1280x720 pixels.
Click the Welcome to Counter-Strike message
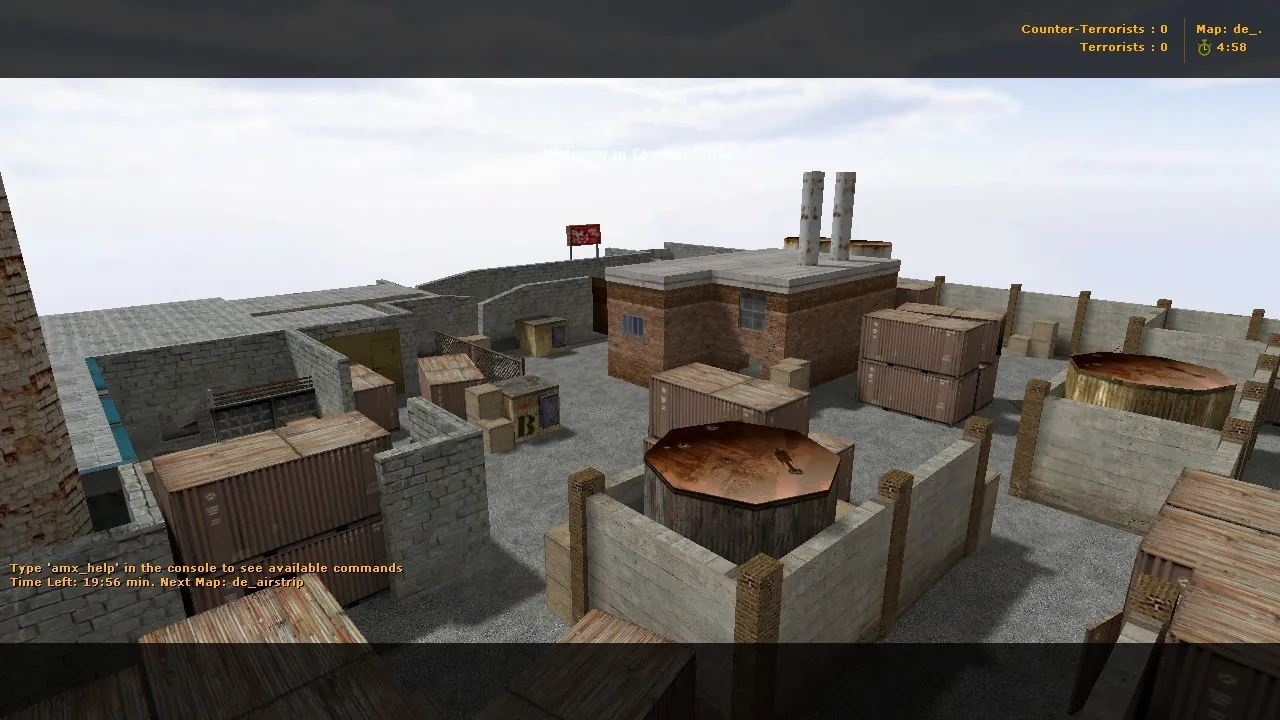(640, 155)
